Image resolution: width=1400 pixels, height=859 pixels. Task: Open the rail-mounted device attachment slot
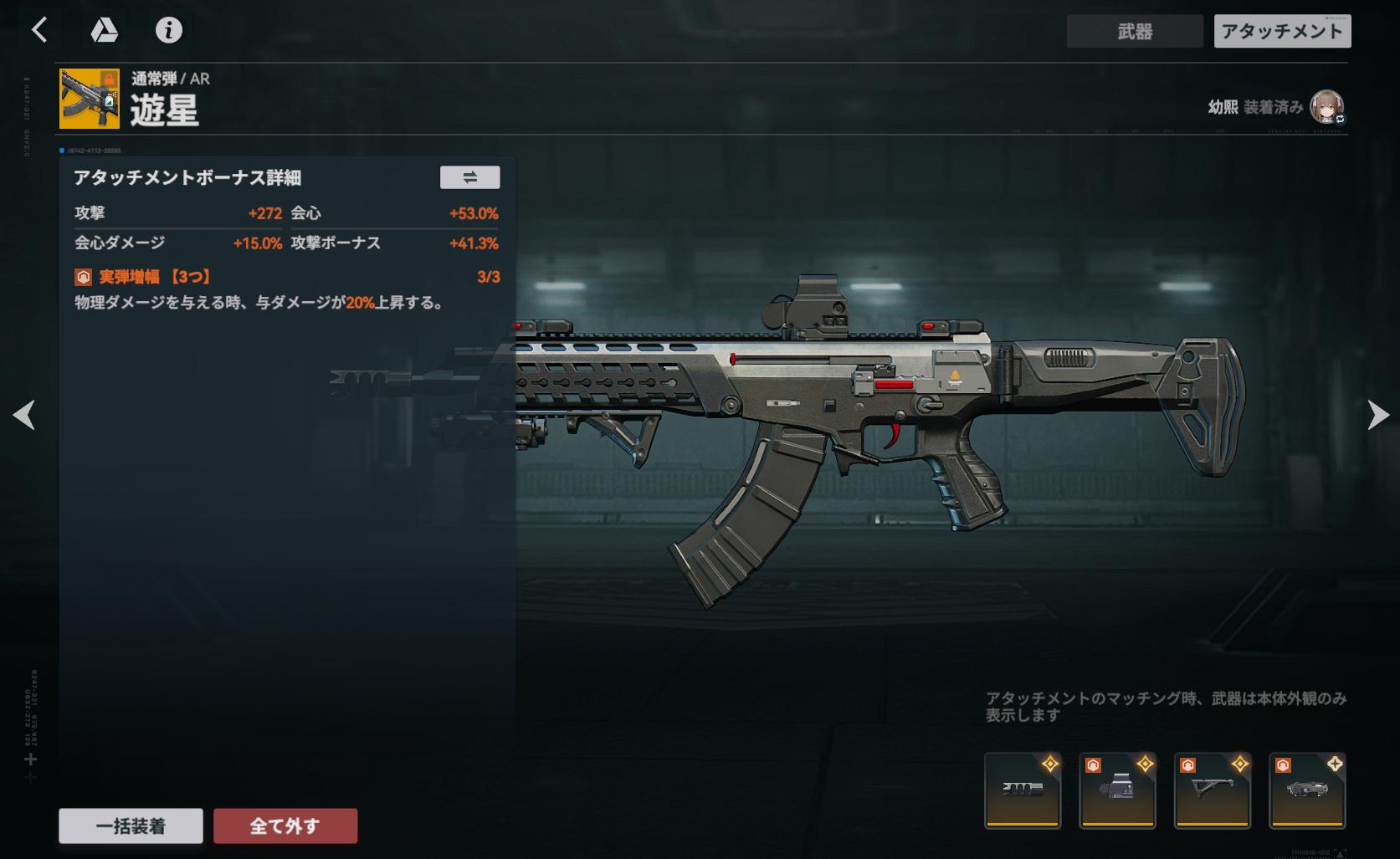(x=1307, y=790)
